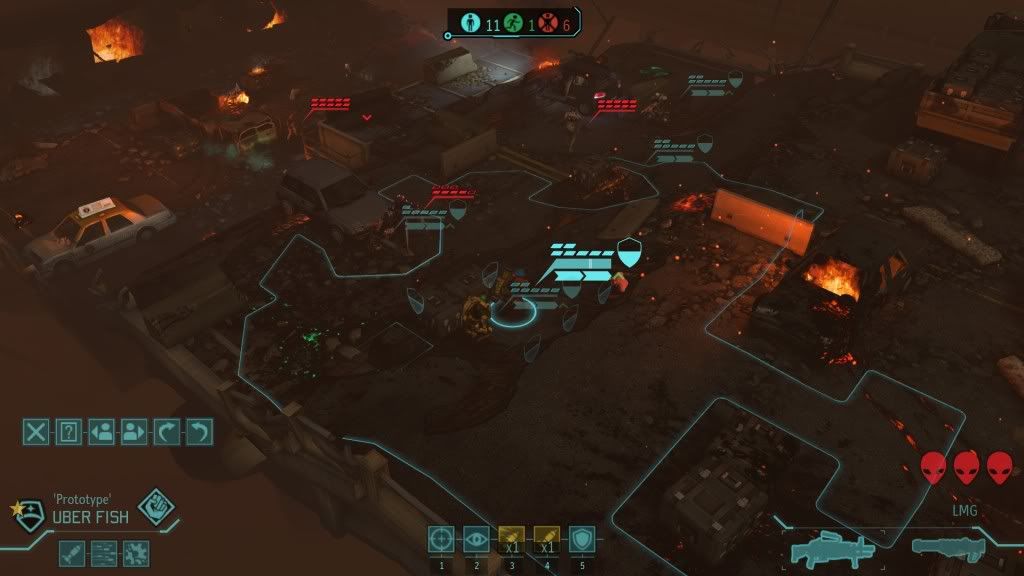Use the yellow x1 item numbered 4
The height and width of the screenshot is (576, 1024).
pyautogui.click(x=546, y=540)
